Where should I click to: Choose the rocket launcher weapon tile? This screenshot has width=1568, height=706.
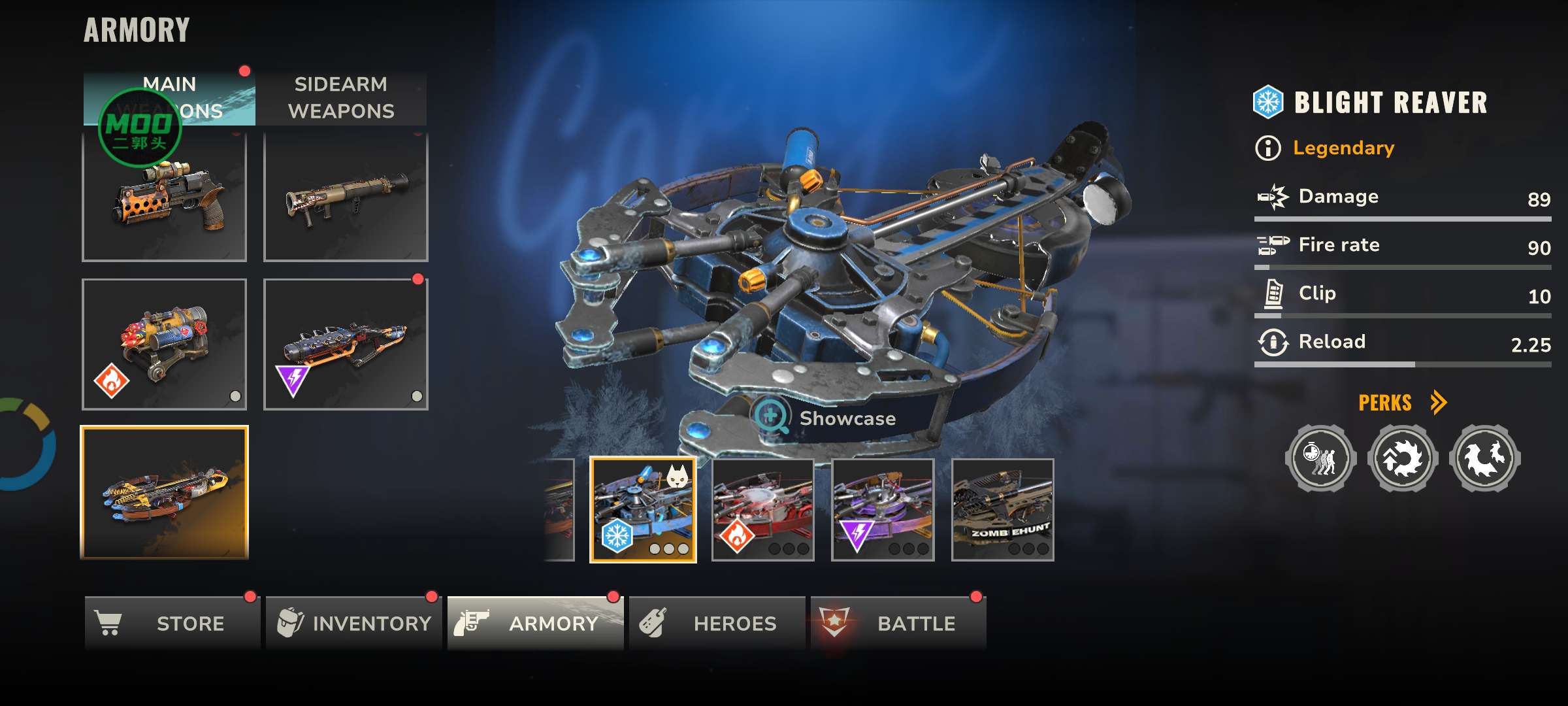tap(346, 196)
